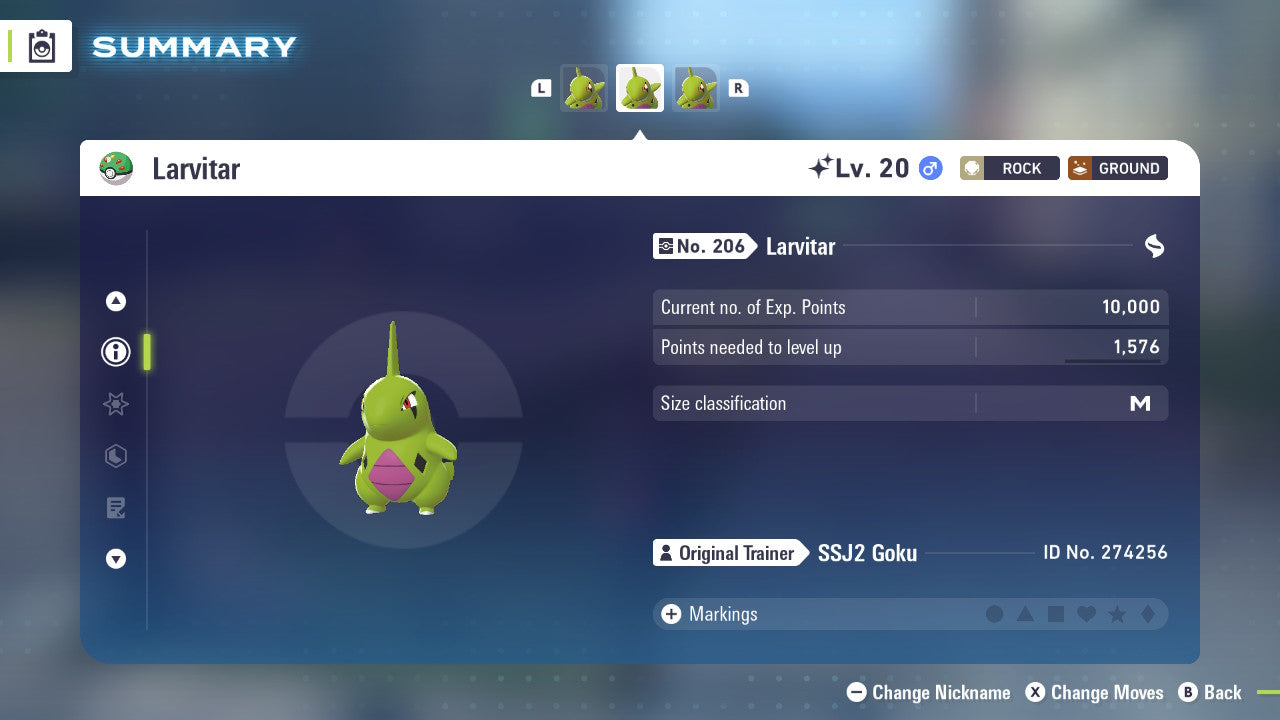Screen dimensions: 1280x720
Task: Click the up arrow to view previous page
Action: click(115, 300)
